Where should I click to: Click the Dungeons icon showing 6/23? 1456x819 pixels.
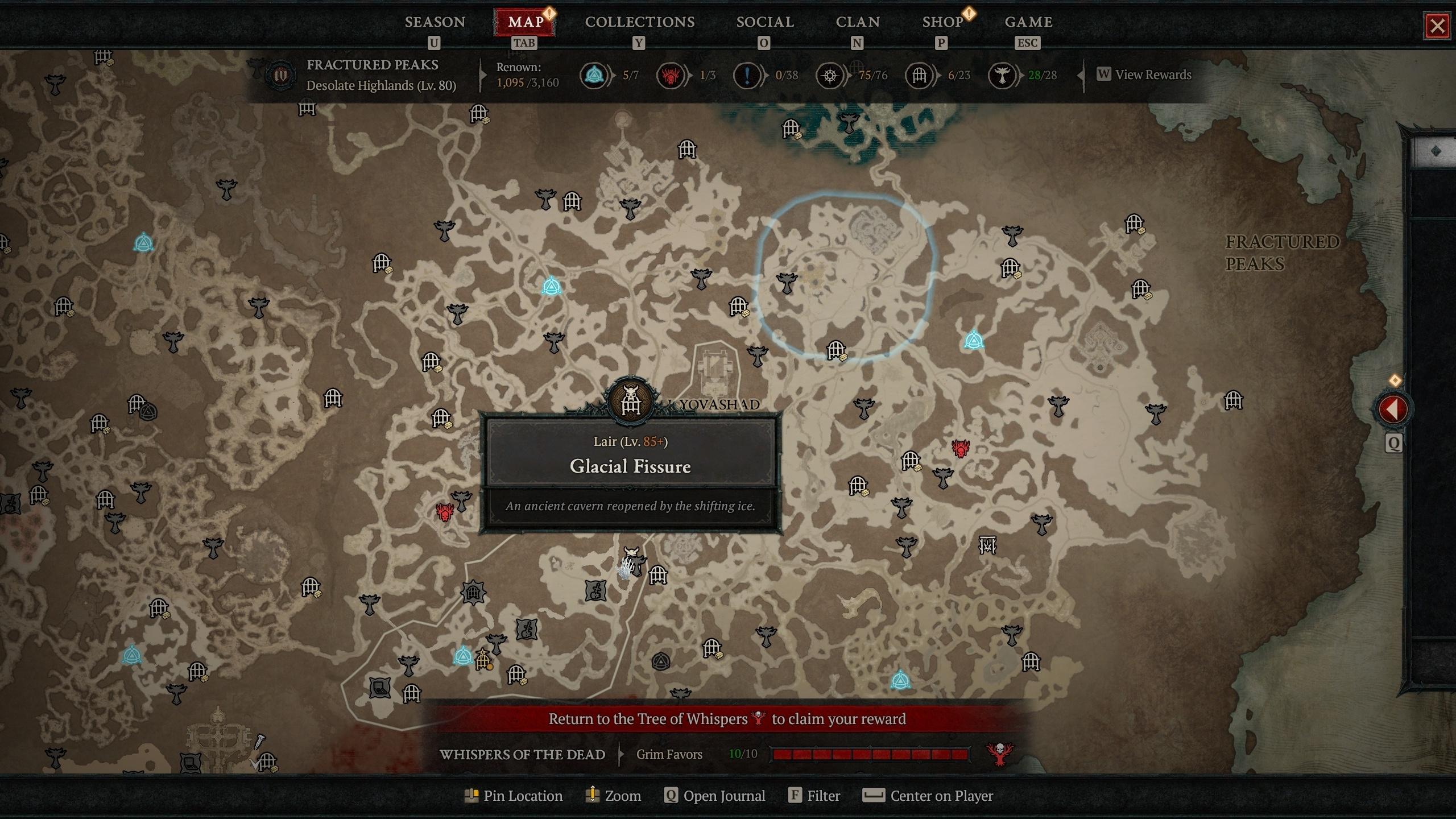920,75
